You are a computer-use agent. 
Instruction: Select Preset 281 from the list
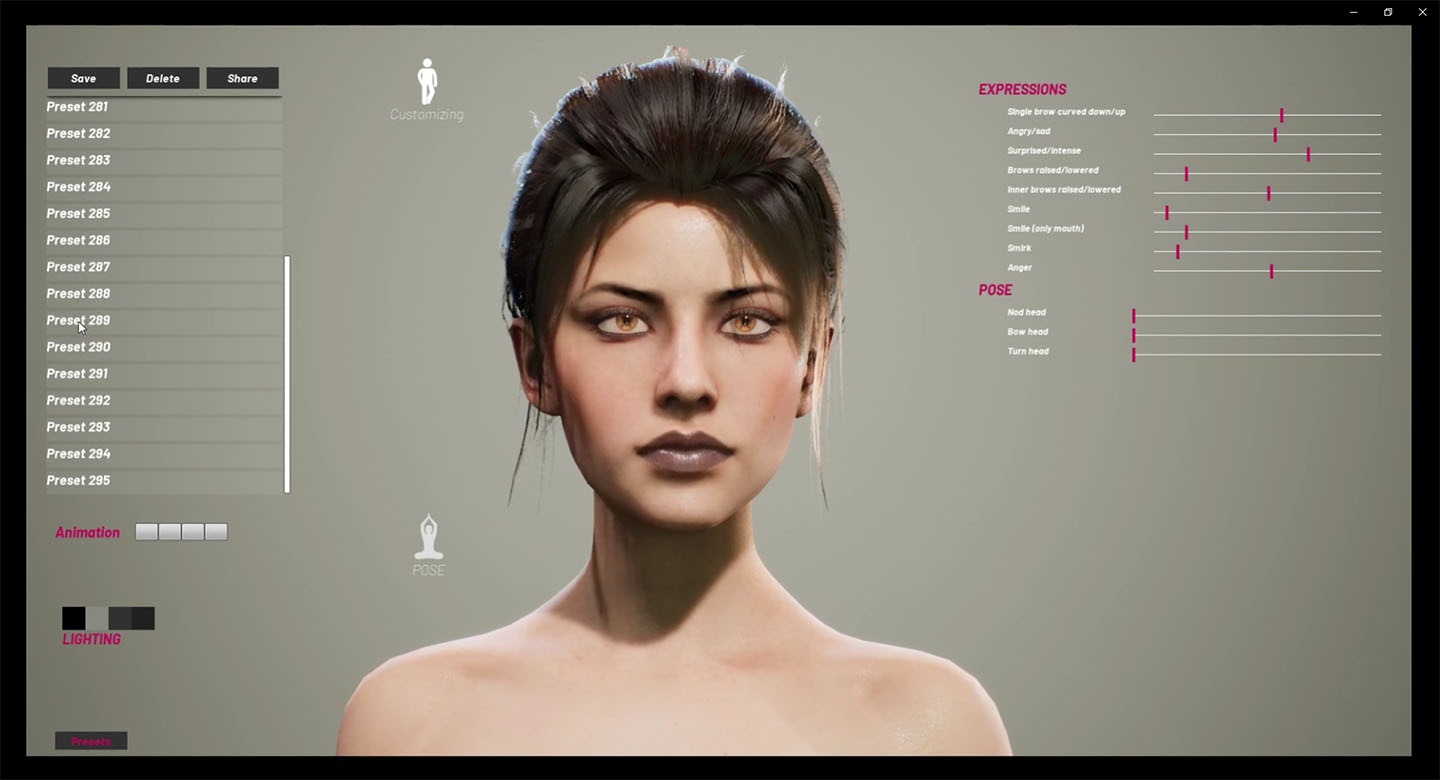(78, 107)
